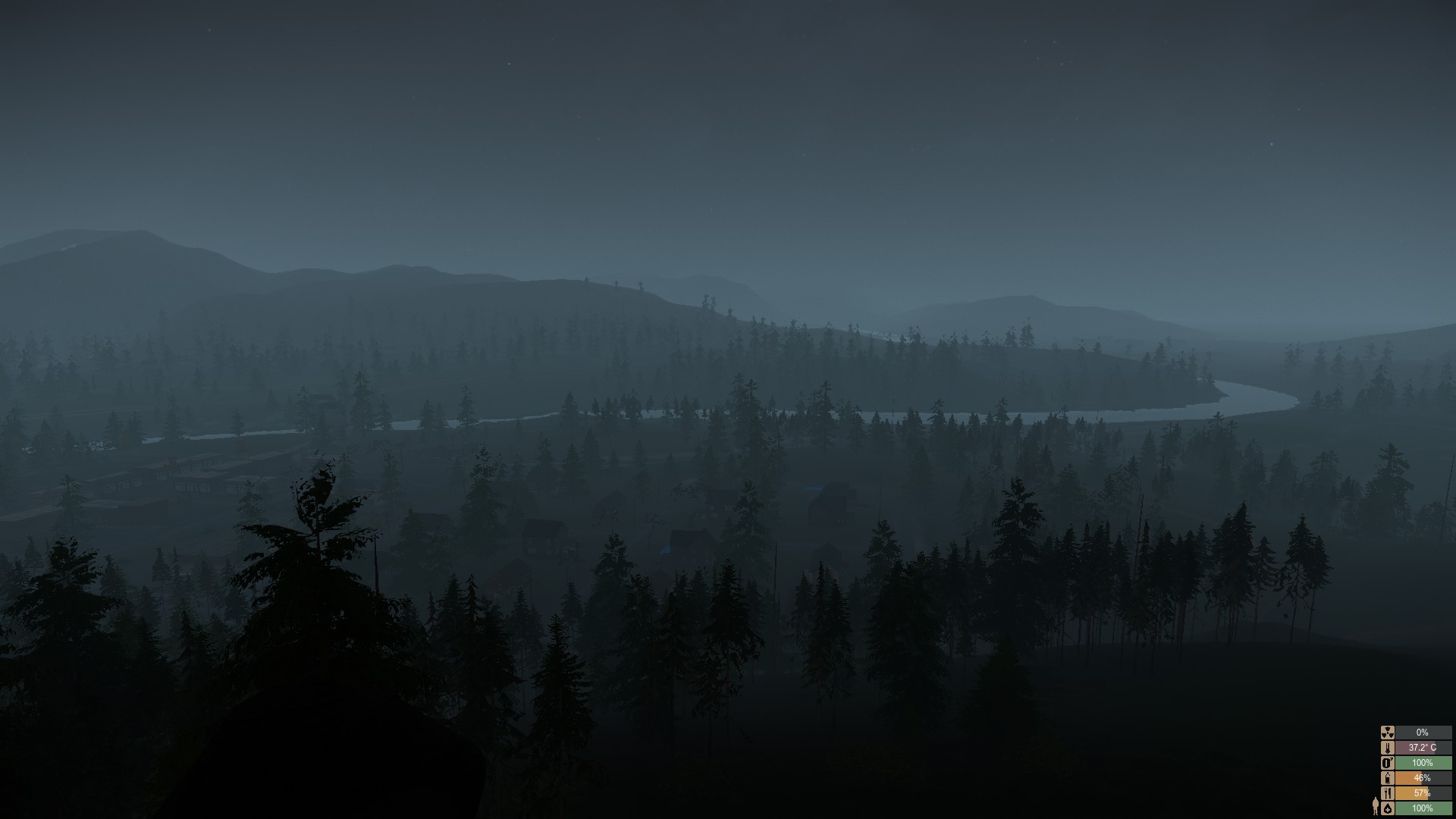This screenshot has width=1456, height=819.
Task: Select the thermometer icon
Action: [1388, 748]
